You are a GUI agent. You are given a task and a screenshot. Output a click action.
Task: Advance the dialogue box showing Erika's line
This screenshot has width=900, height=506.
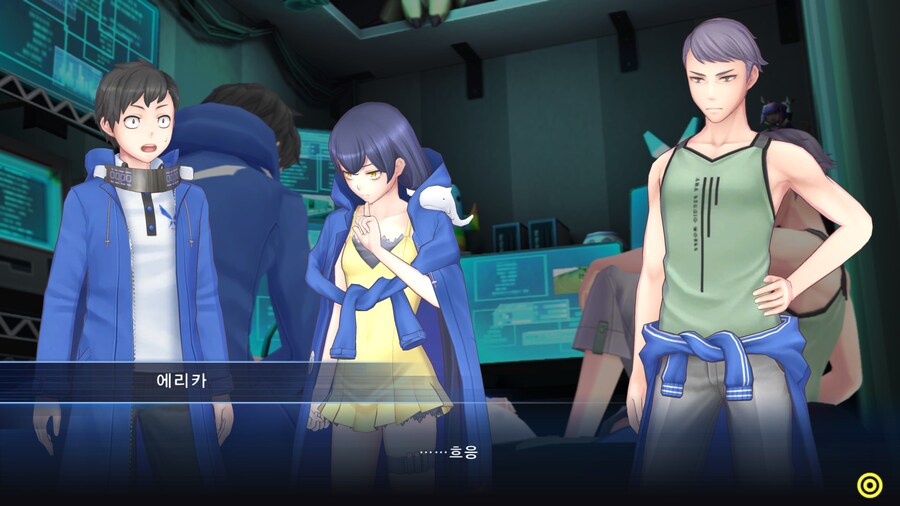pos(450,452)
